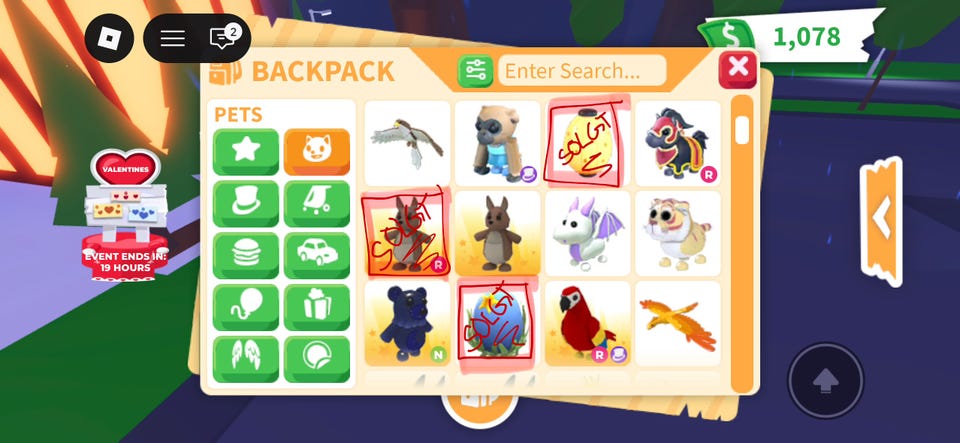Screen dimensions: 960x443
Task: Switch to the pets cat-face category
Action: [317, 152]
